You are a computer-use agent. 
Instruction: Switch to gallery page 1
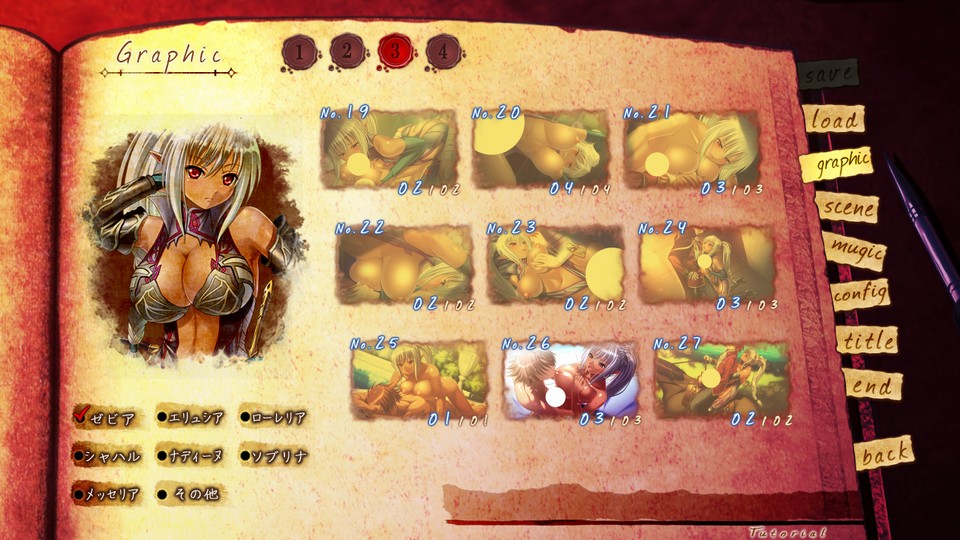click(x=299, y=51)
